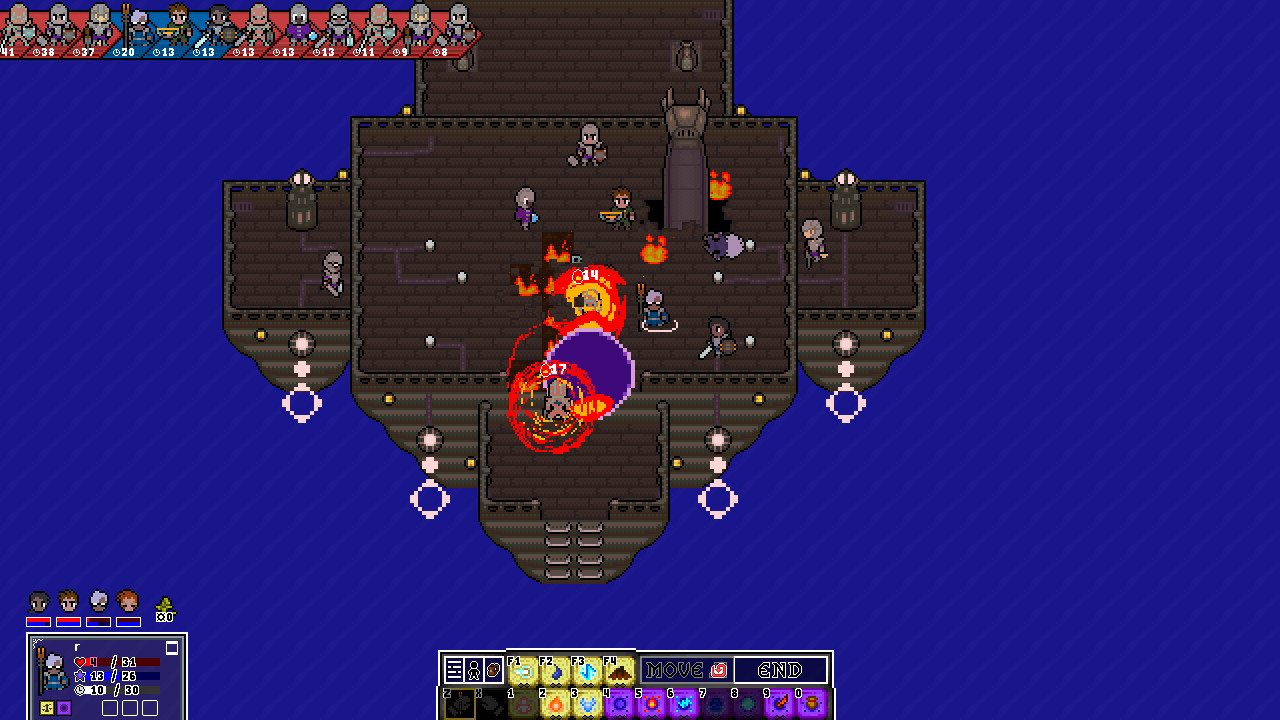The image size is (1280, 720).
Task: Cast the fire orb spell in hotbar slot 2
Action: (x=553, y=703)
